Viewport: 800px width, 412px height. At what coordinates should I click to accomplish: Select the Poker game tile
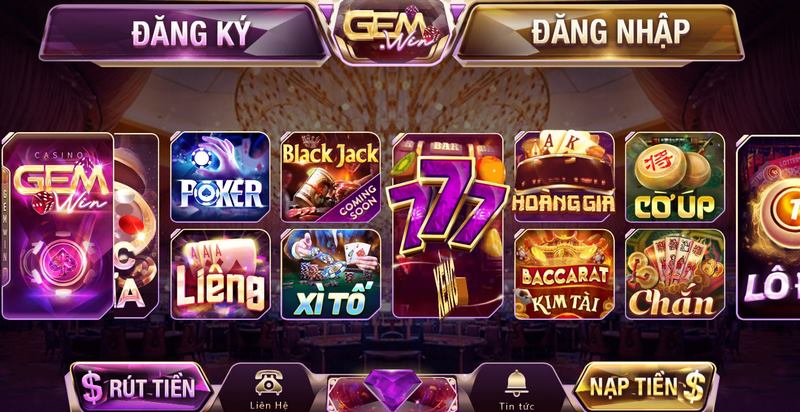point(219,176)
